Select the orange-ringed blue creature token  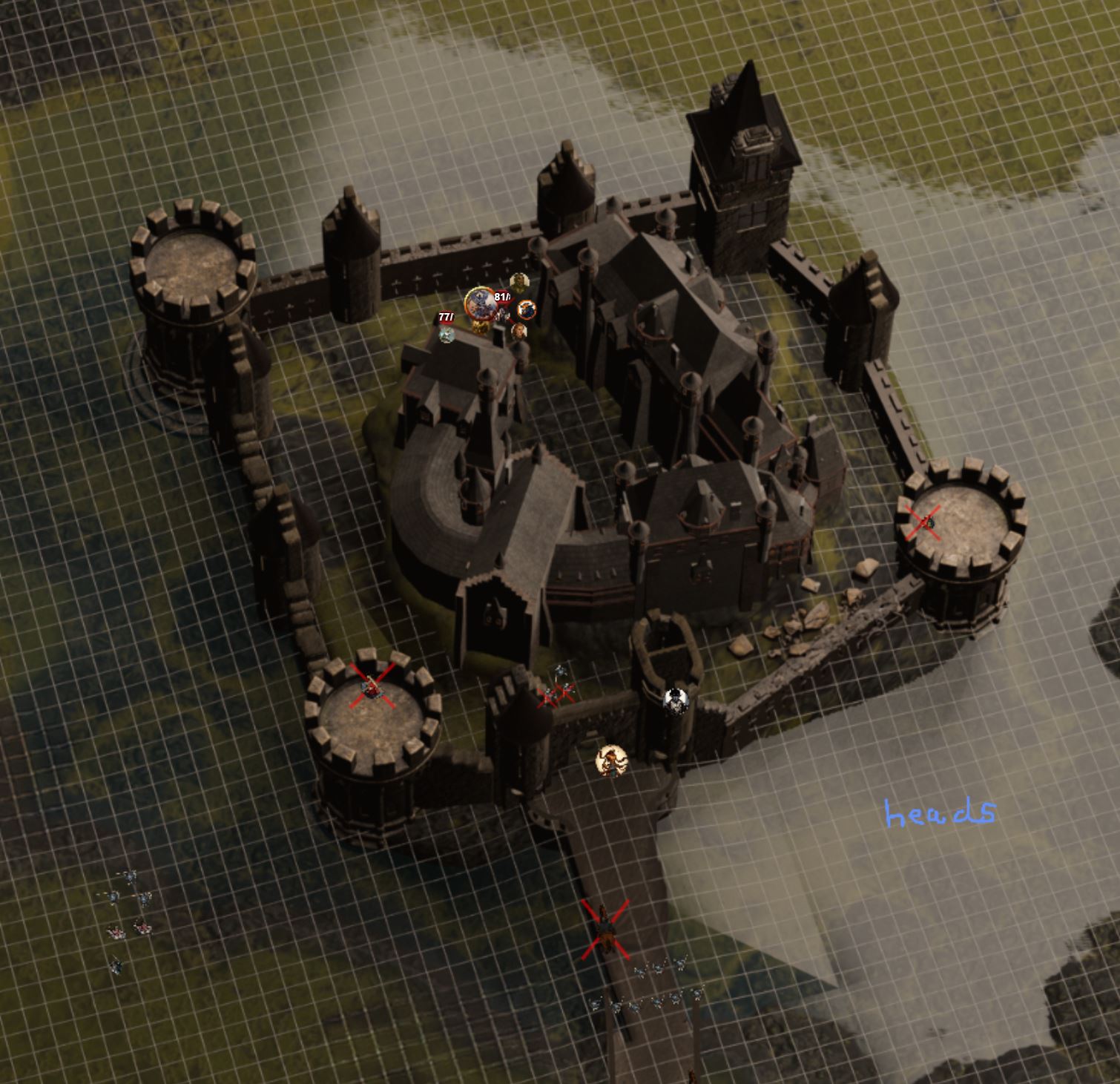[527, 309]
